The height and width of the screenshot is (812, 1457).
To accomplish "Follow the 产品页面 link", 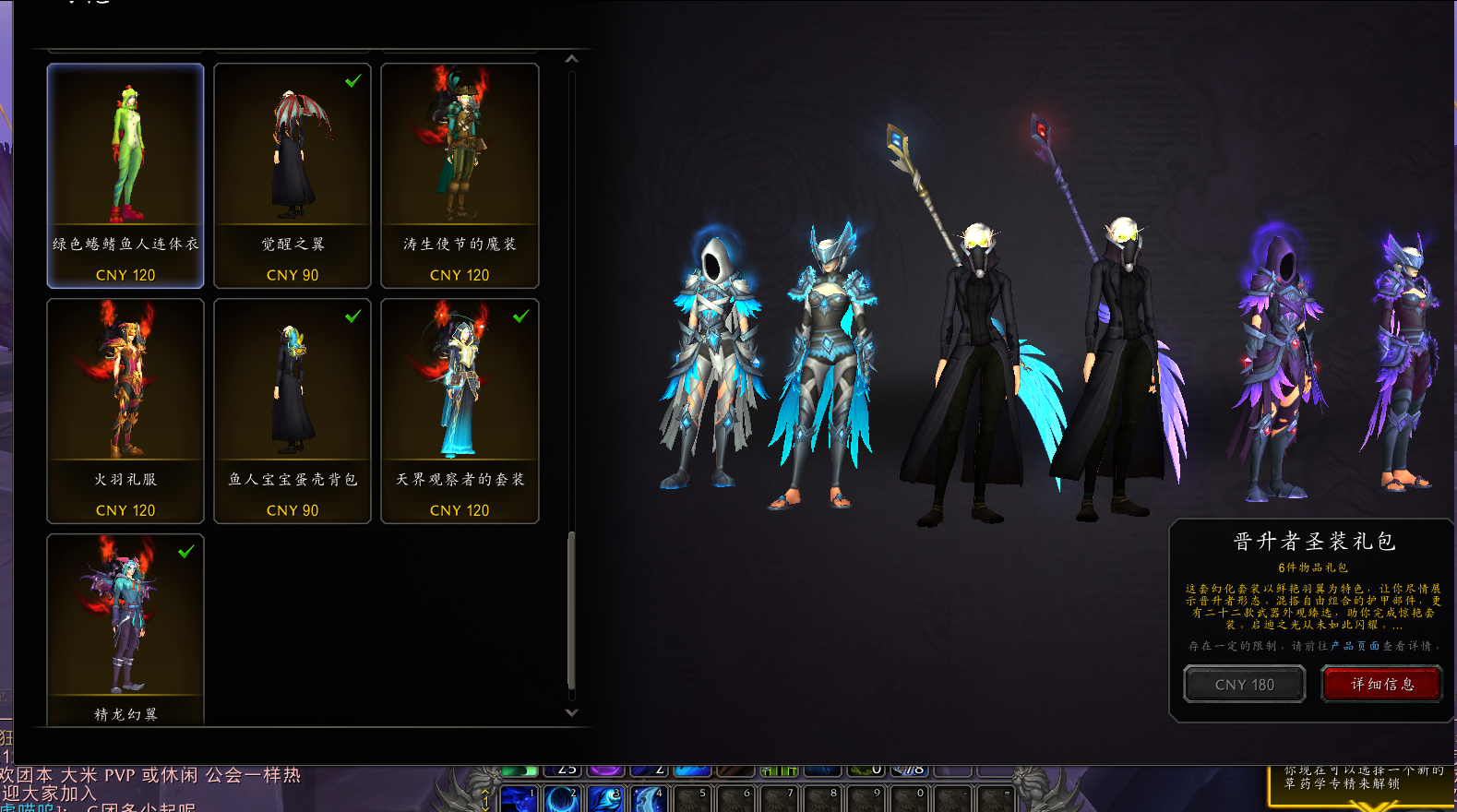I will pos(1355,646).
